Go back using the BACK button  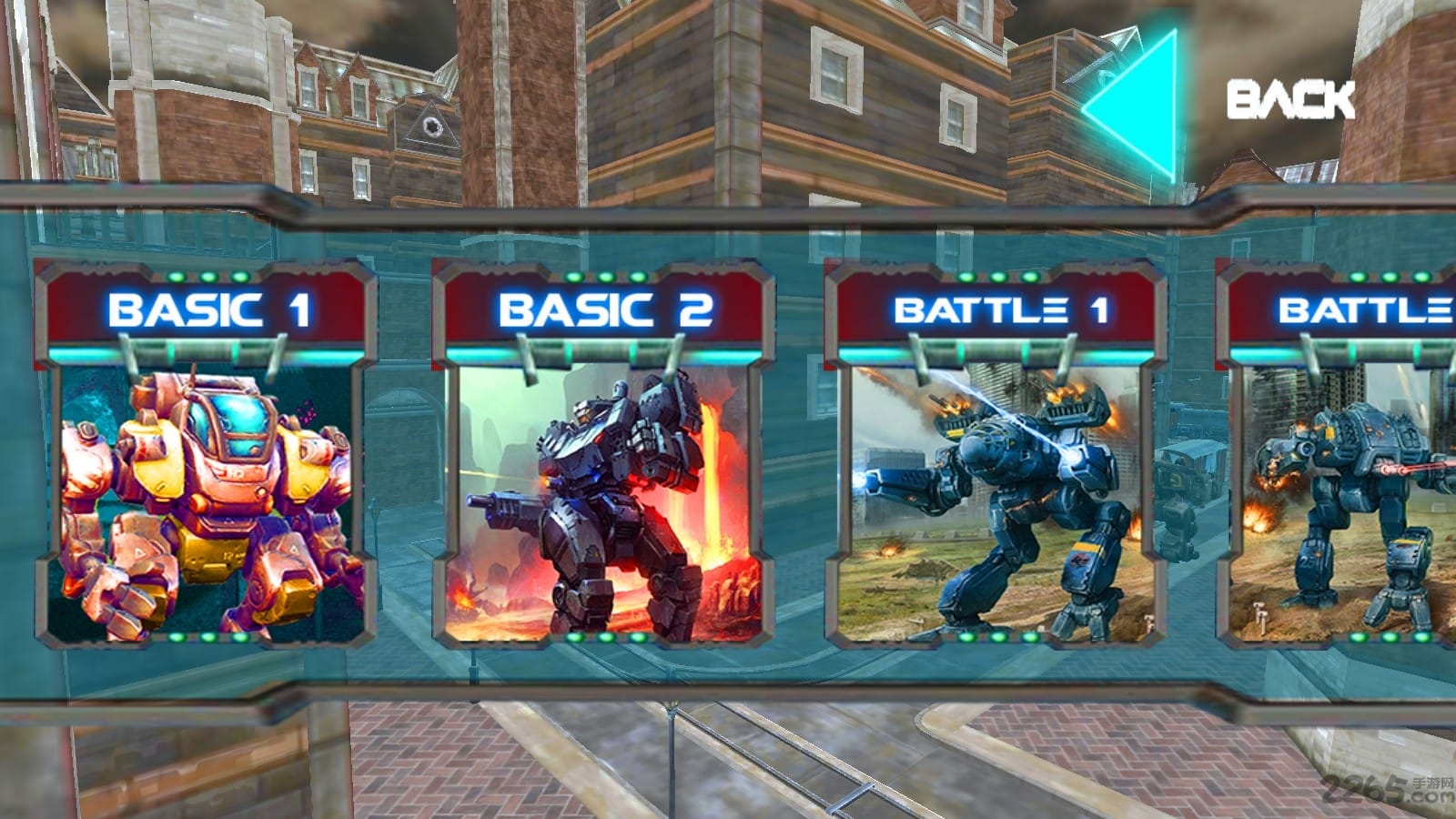click(x=1219, y=100)
